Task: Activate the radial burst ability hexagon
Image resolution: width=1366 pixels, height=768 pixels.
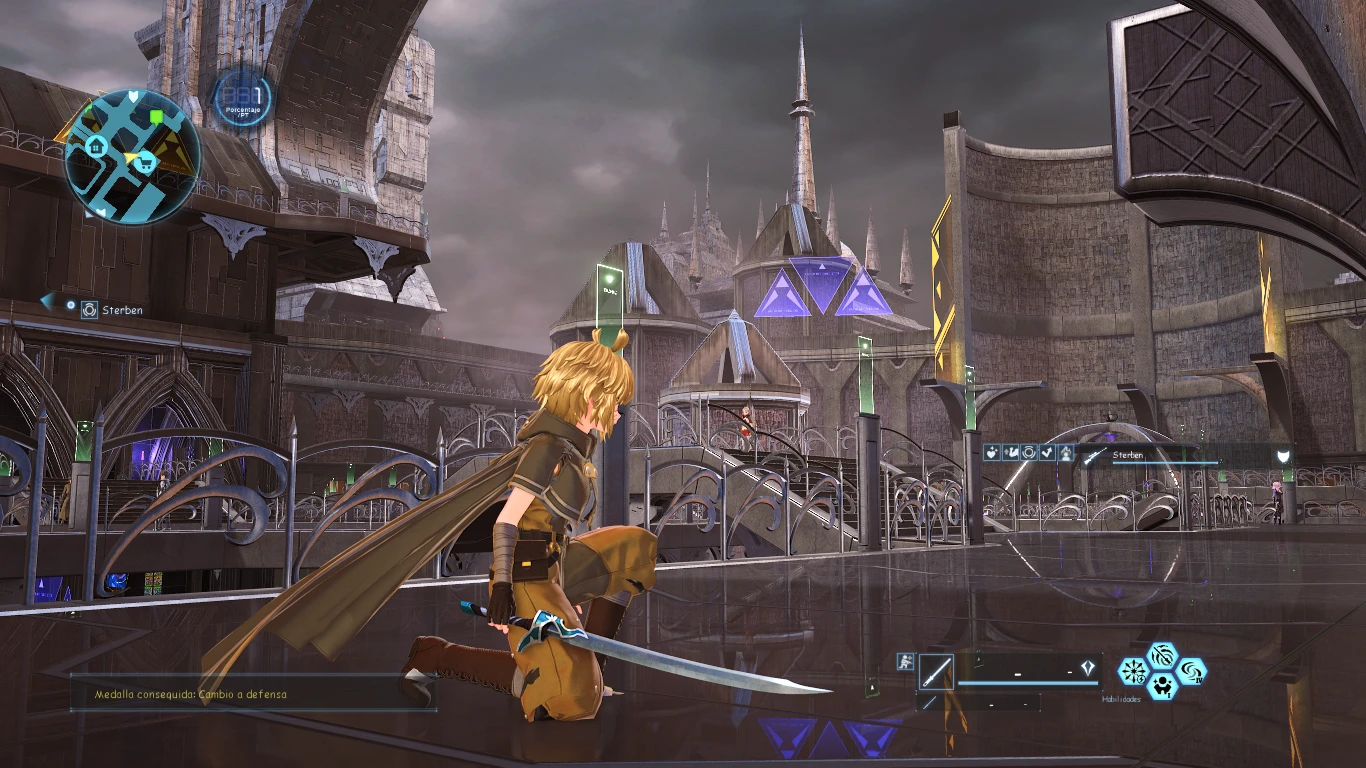Action: coord(1133,670)
